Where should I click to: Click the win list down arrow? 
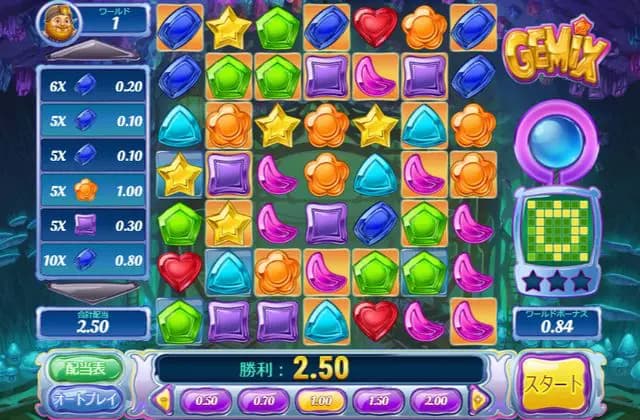click(94, 292)
